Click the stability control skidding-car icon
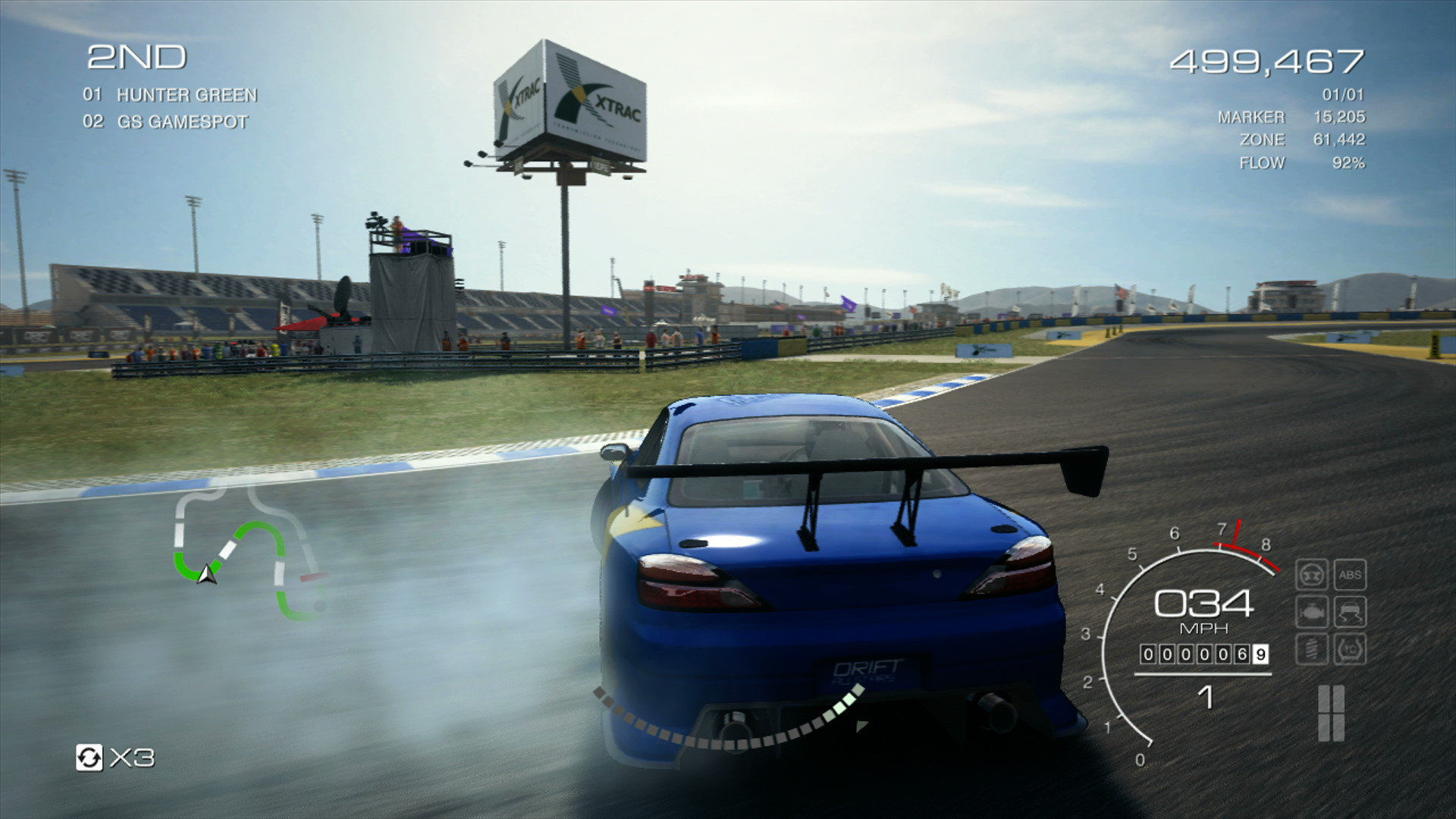This screenshot has height=819, width=1456. click(1350, 611)
